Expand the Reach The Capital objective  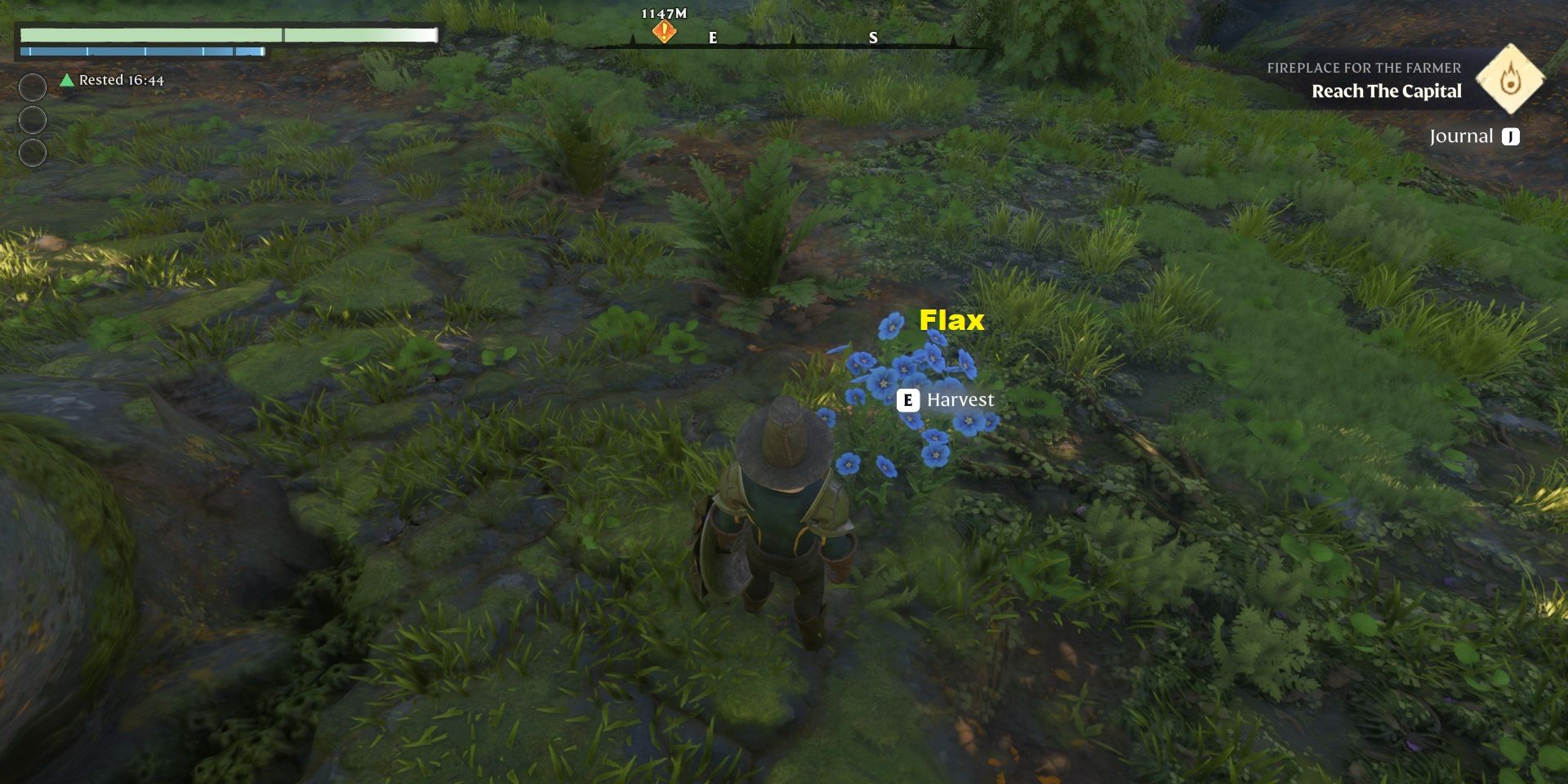click(x=1386, y=91)
